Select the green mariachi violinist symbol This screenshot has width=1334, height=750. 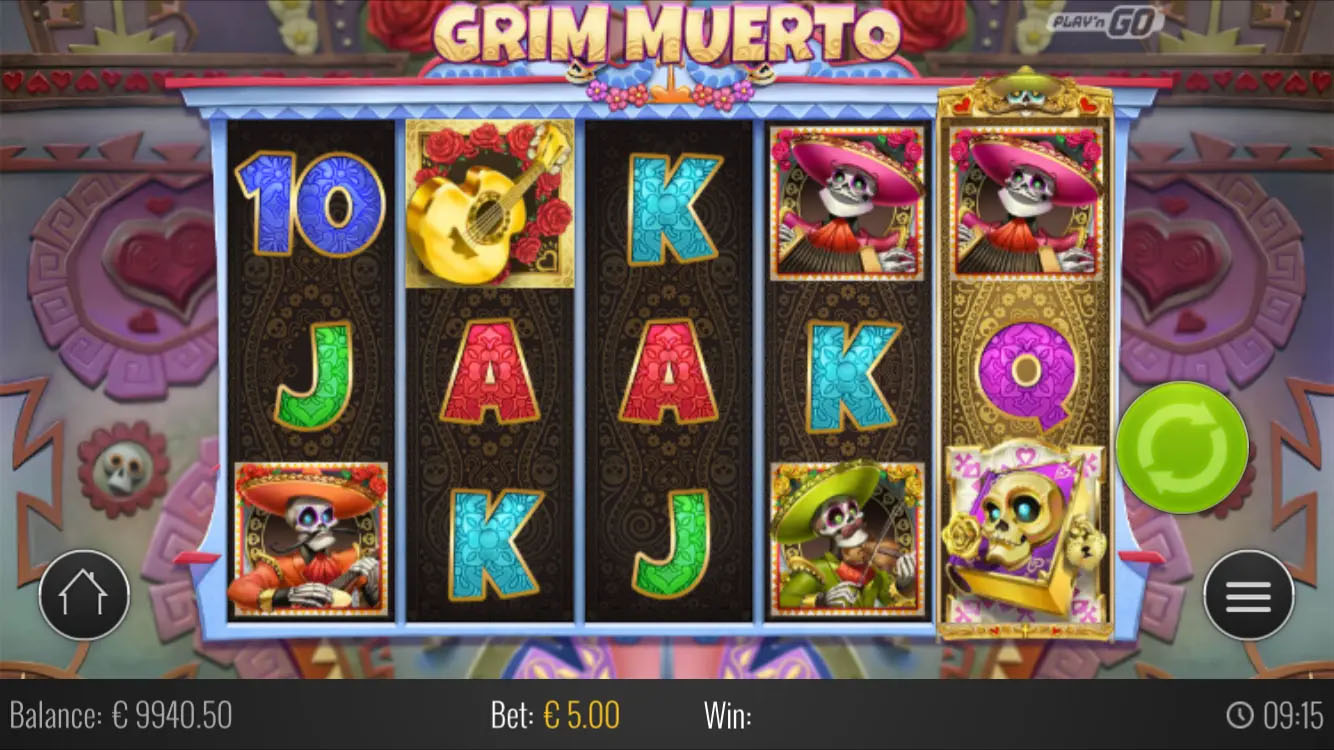[x=845, y=540]
